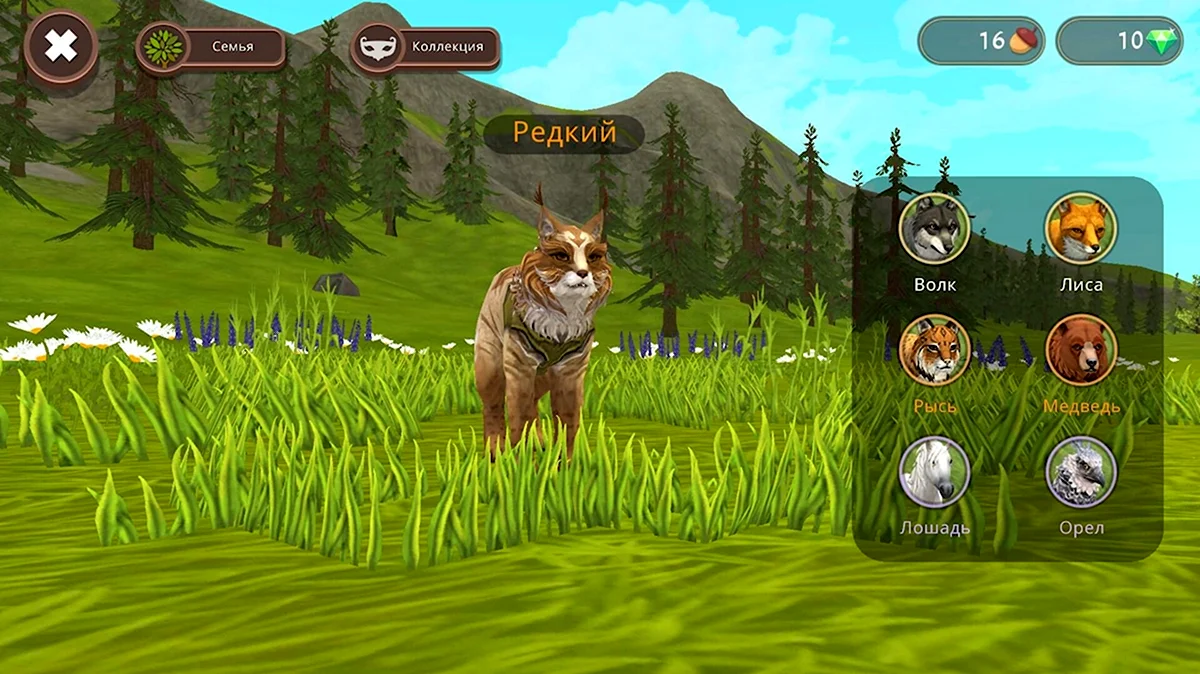Click the acorn currency counter
The width and height of the screenshot is (1200, 674).
981,41
